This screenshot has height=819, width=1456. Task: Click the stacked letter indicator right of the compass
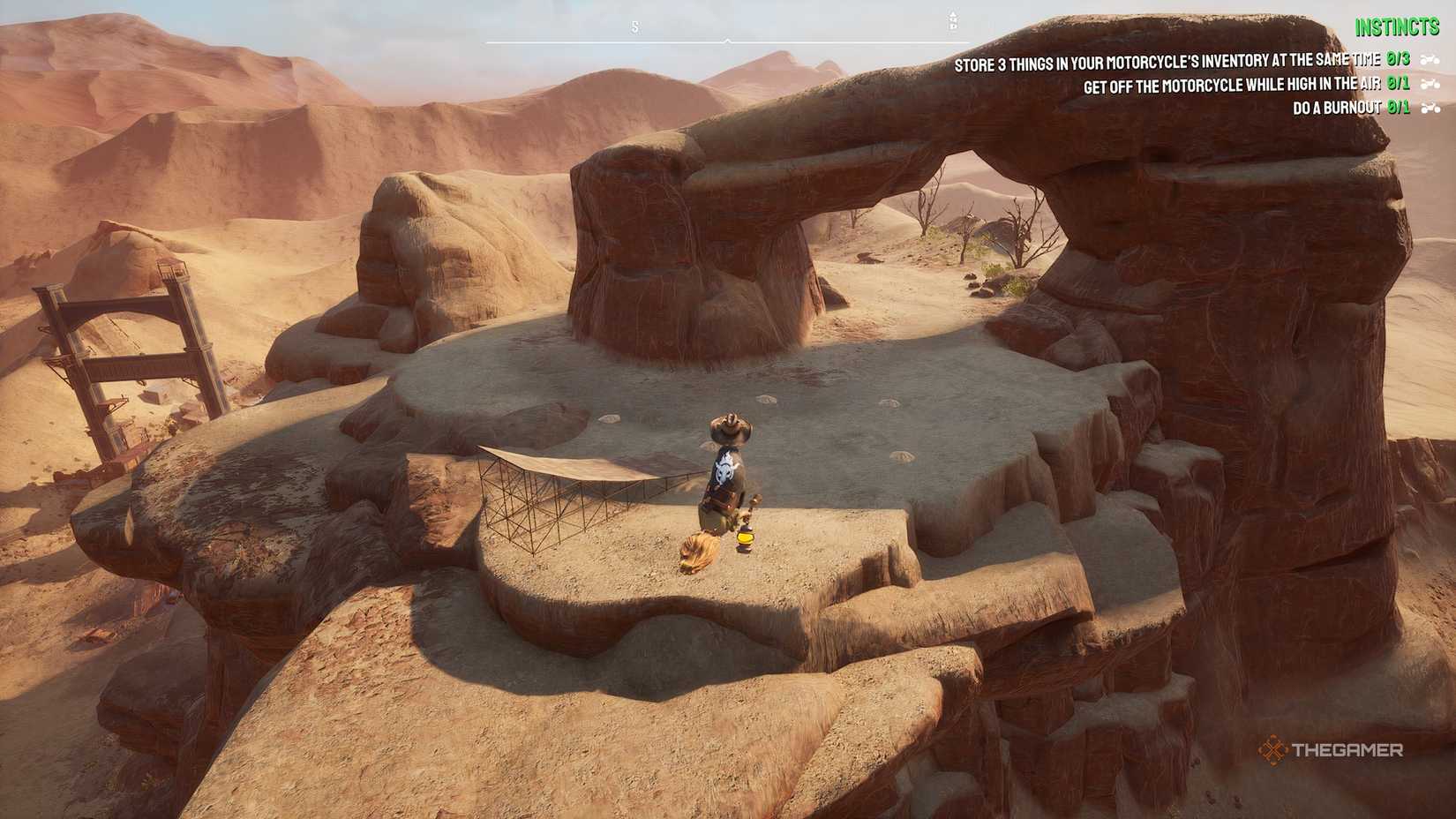click(x=953, y=19)
